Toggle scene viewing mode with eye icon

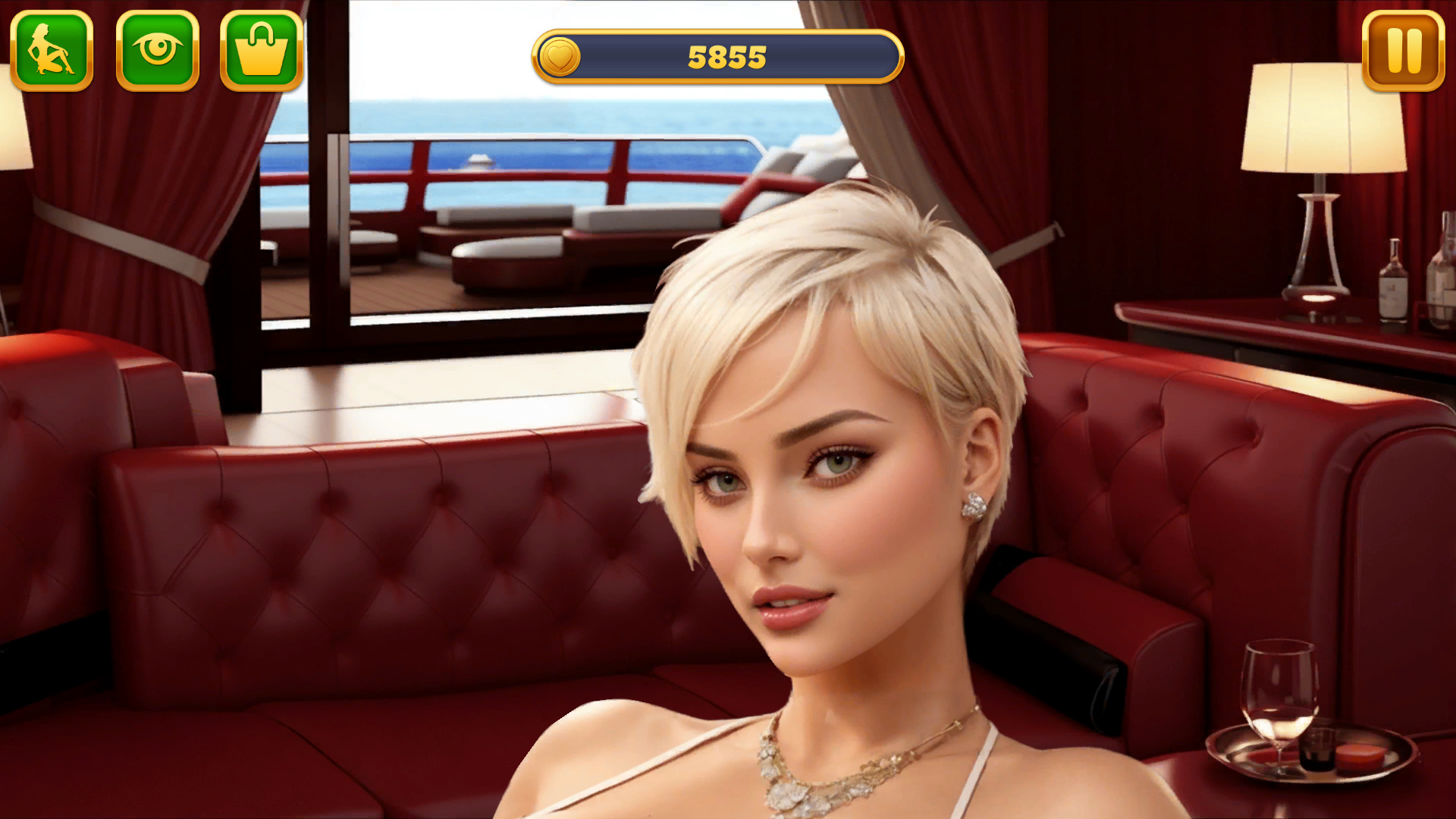coord(158,50)
